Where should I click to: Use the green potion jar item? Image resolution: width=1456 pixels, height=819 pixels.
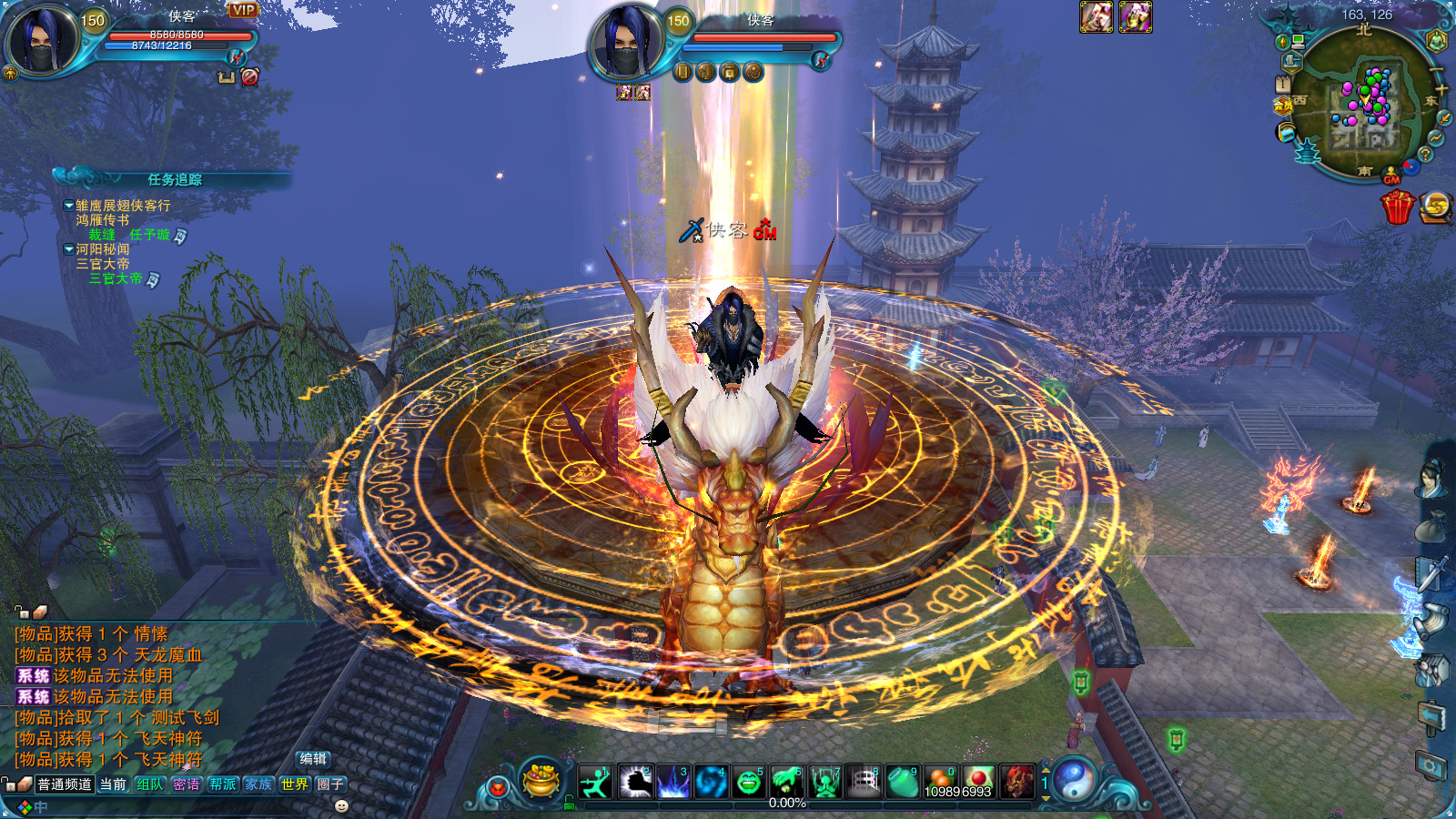click(x=902, y=782)
